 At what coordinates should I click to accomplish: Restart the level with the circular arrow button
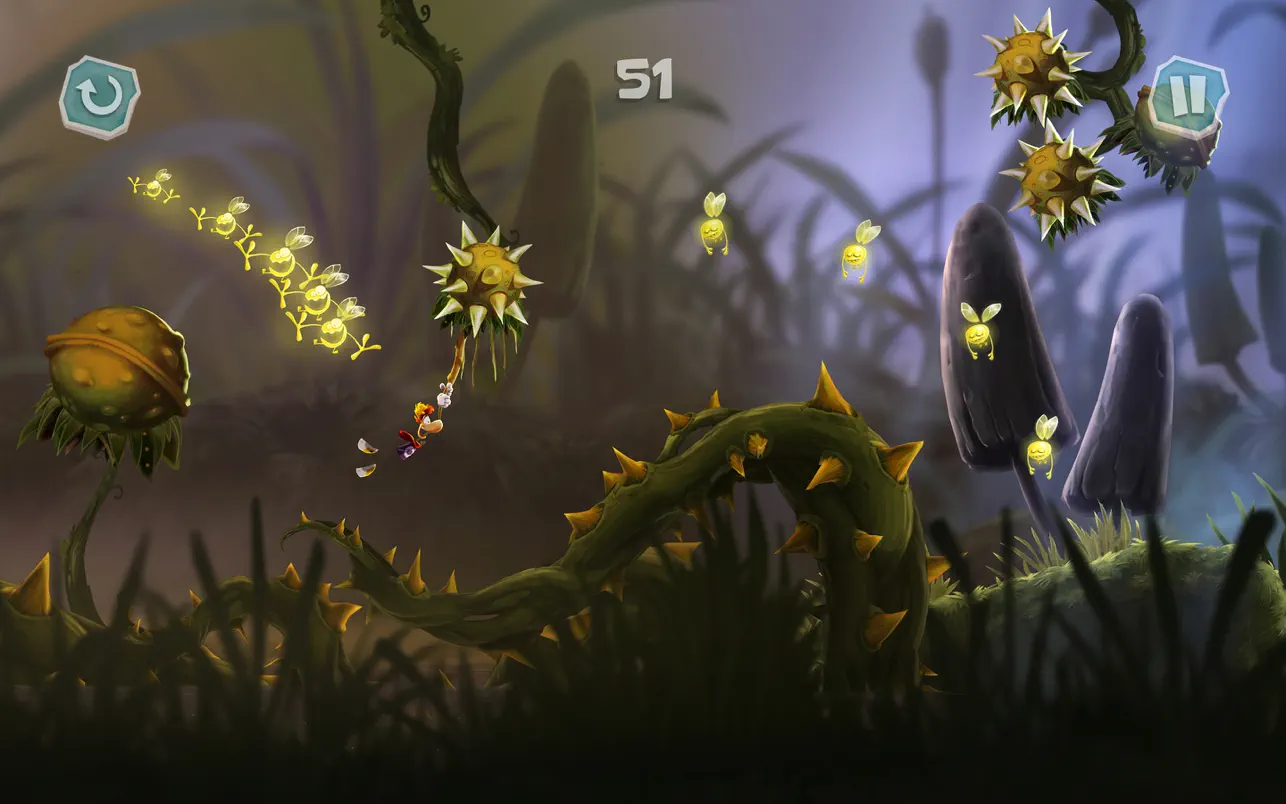click(99, 96)
